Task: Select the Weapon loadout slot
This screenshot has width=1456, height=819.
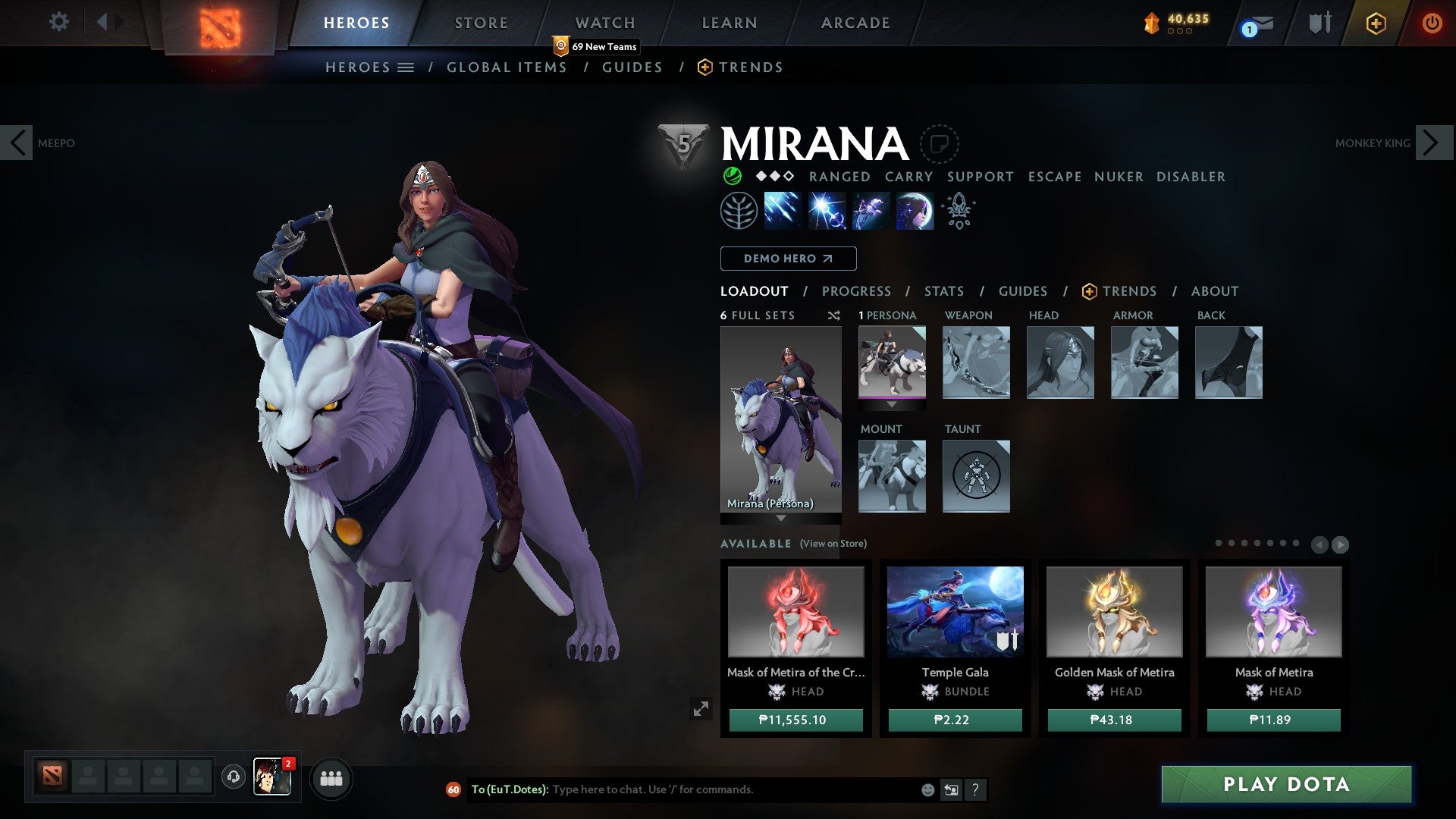Action: coord(976,362)
